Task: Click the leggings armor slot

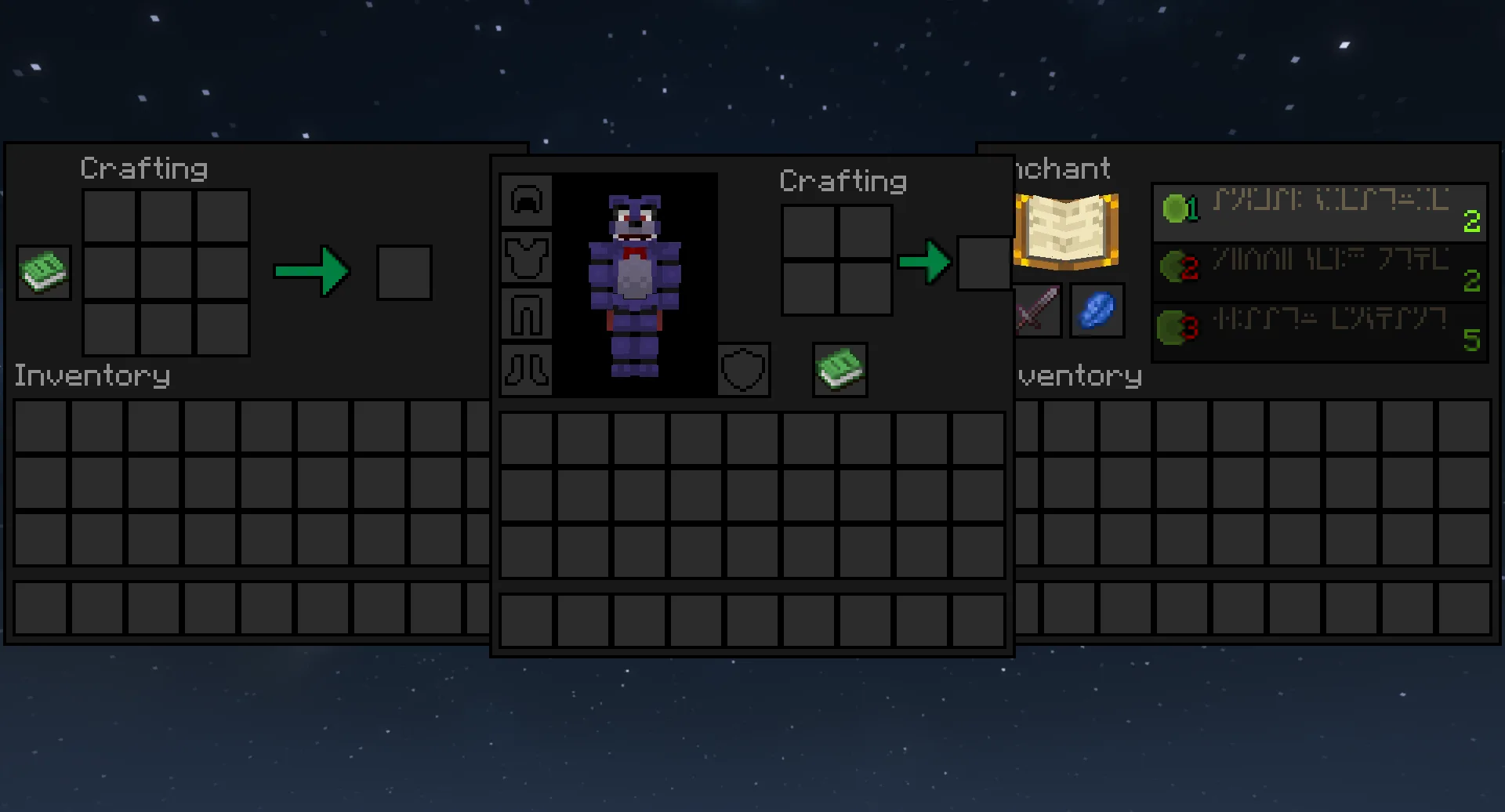Action: coord(525,313)
